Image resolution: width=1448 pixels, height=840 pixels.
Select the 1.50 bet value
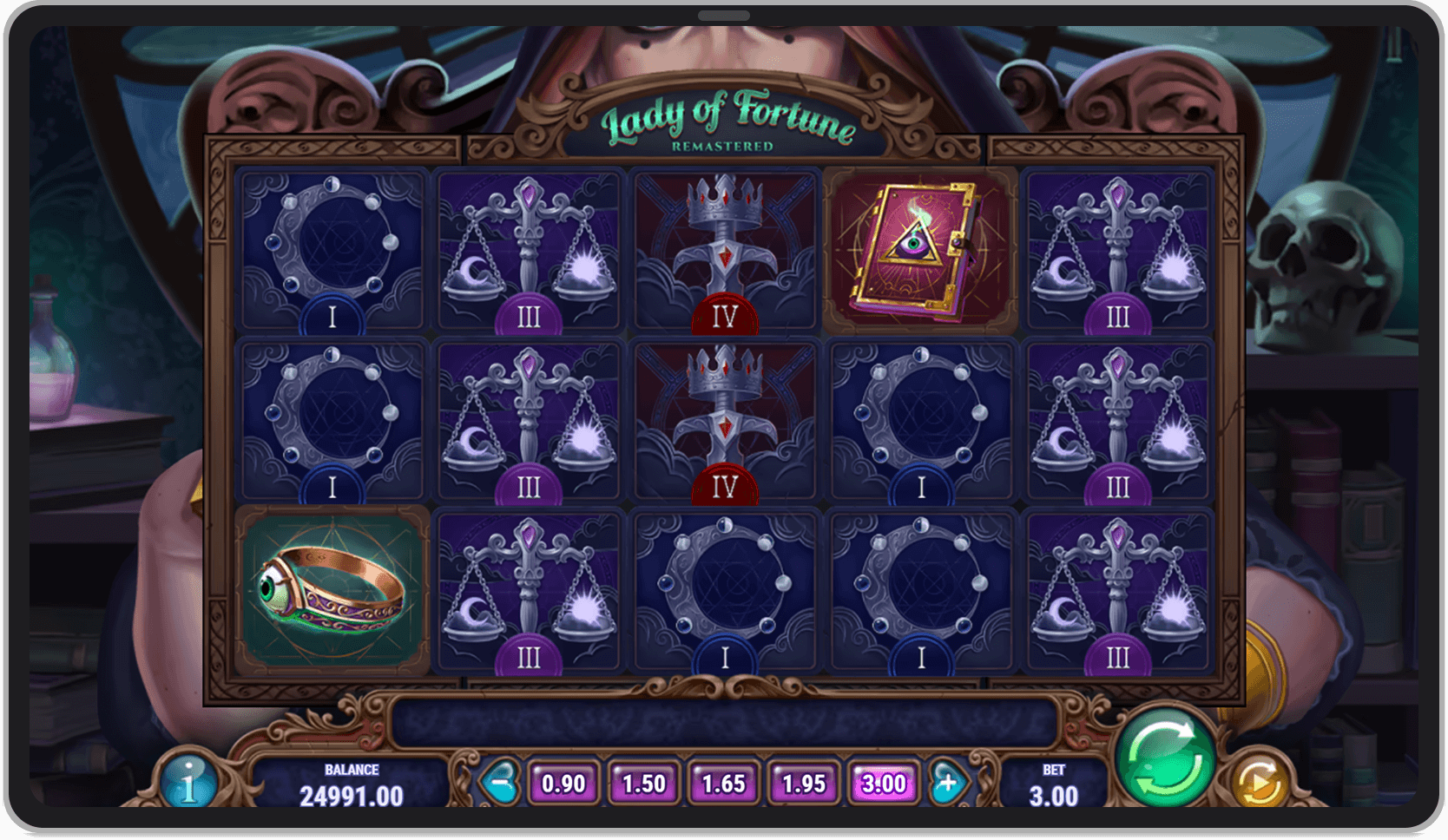click(x=644, y=782)
